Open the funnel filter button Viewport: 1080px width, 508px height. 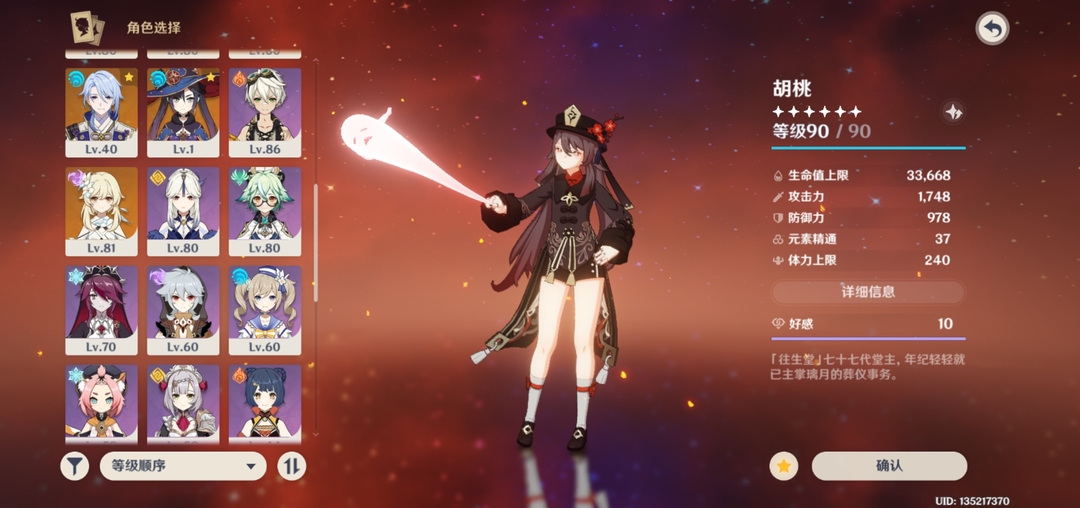point(75,466)
